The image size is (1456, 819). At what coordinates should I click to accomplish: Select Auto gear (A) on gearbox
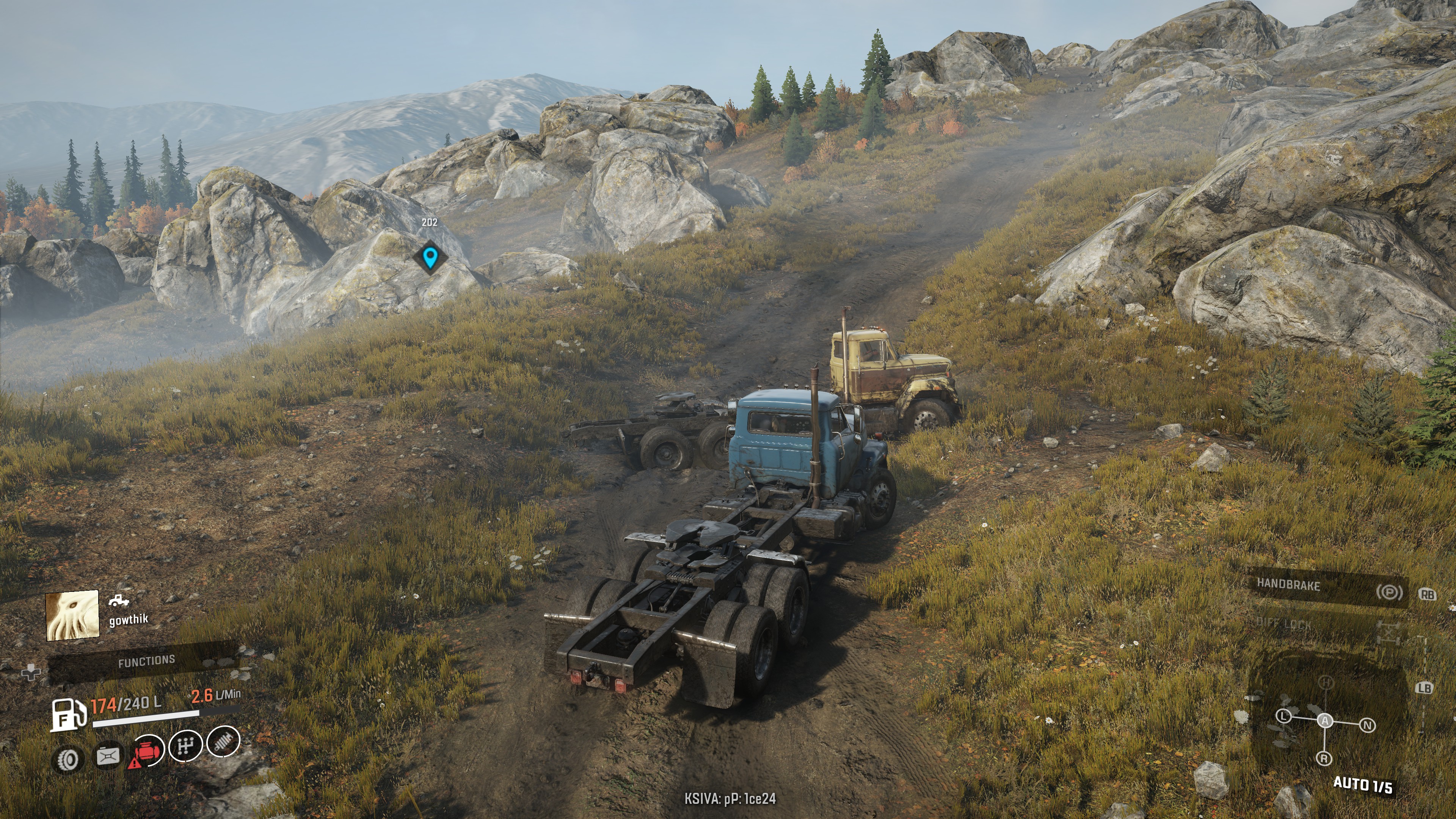1325,721
